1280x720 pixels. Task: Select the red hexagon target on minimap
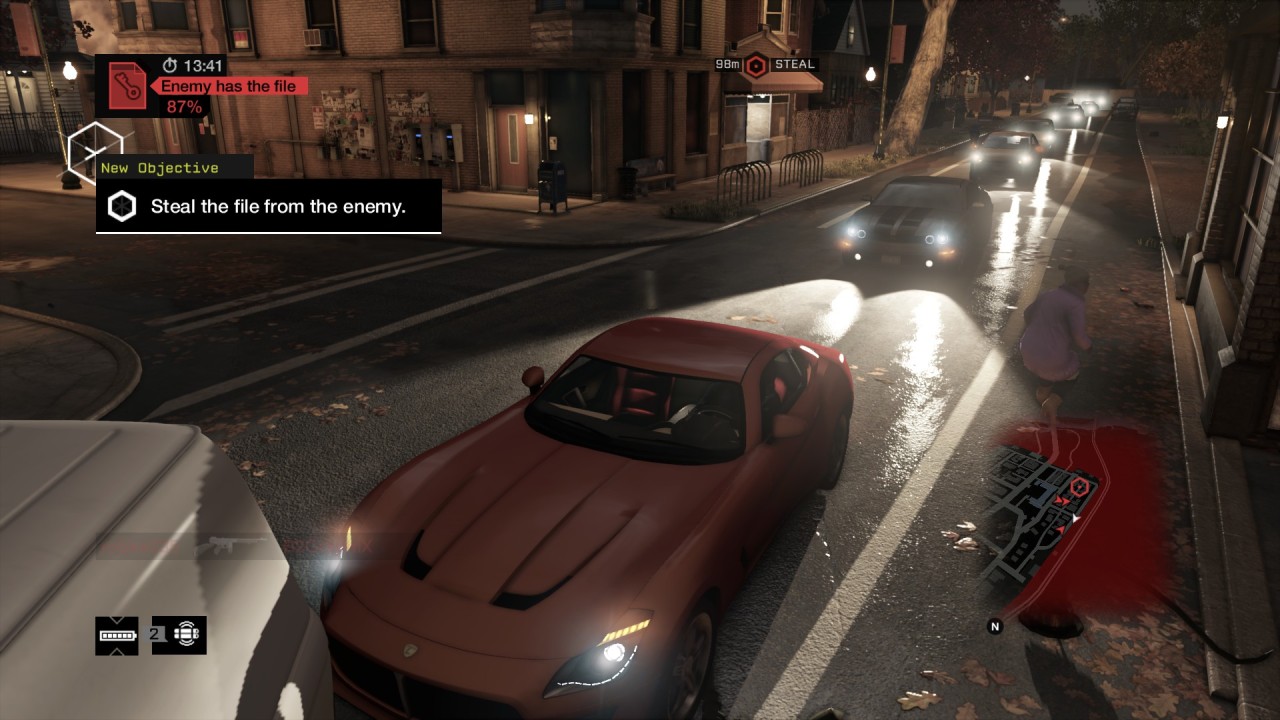(x=1080, y=486)
